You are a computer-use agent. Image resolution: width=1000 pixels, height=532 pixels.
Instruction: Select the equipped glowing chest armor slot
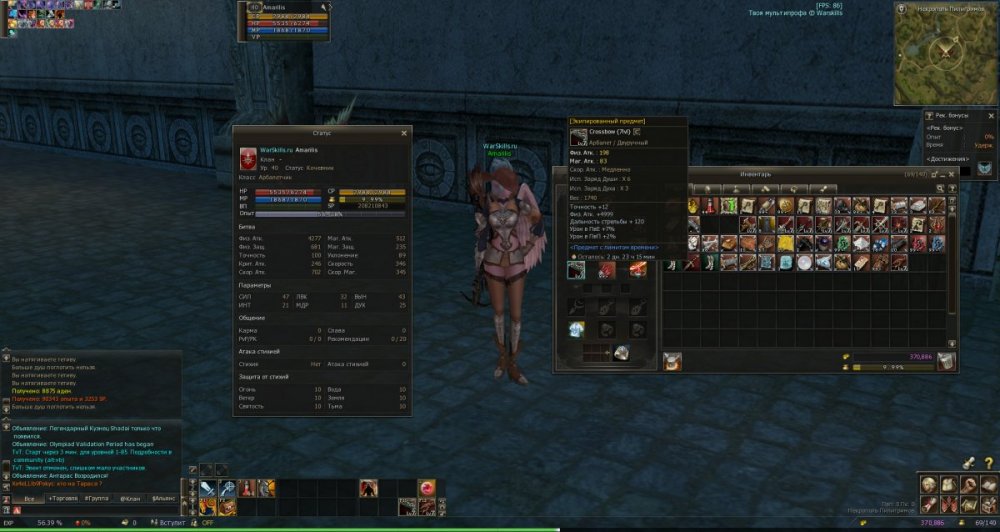tap(576, 330)
